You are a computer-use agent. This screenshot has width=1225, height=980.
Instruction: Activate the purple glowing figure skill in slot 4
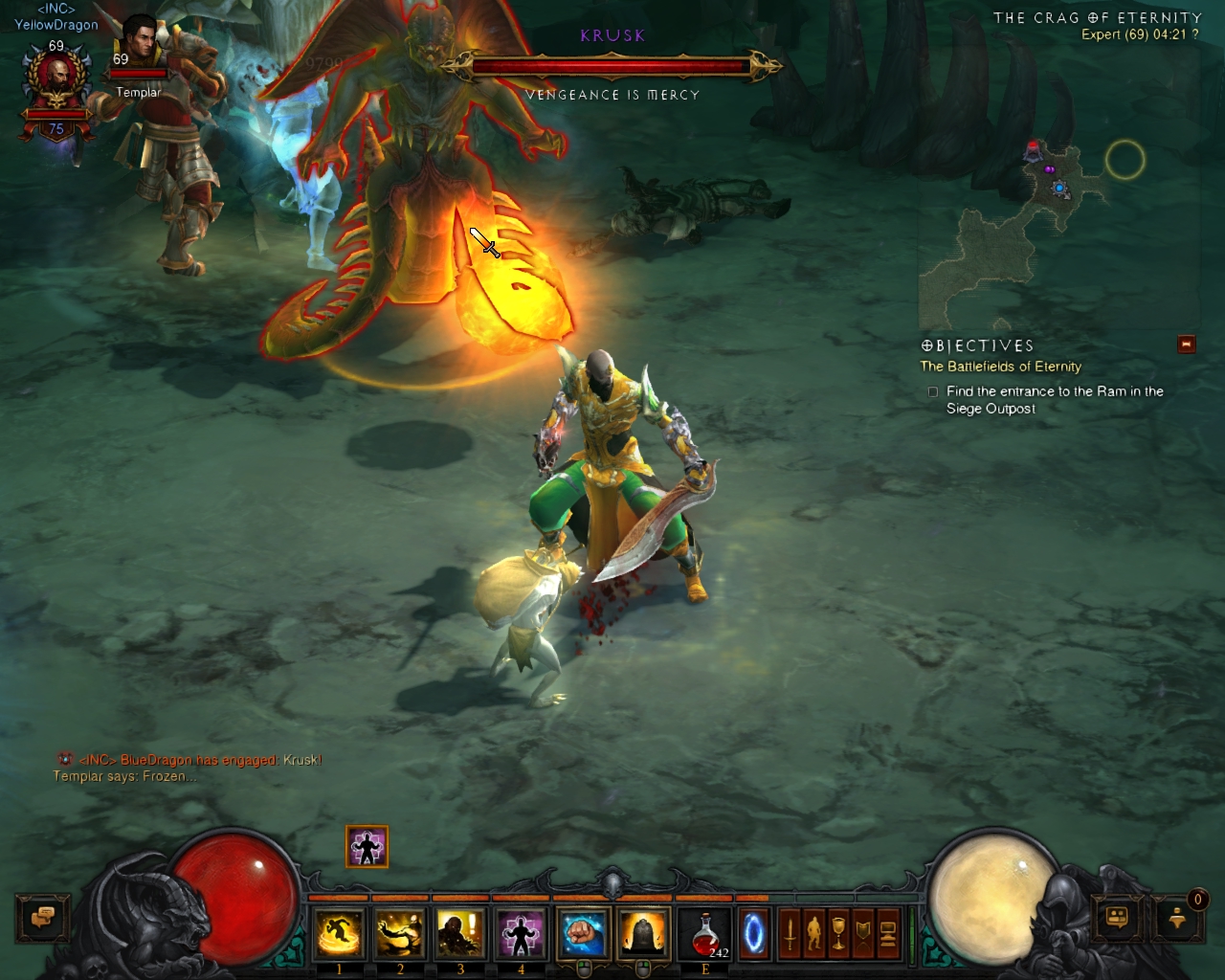coord(521,933)
